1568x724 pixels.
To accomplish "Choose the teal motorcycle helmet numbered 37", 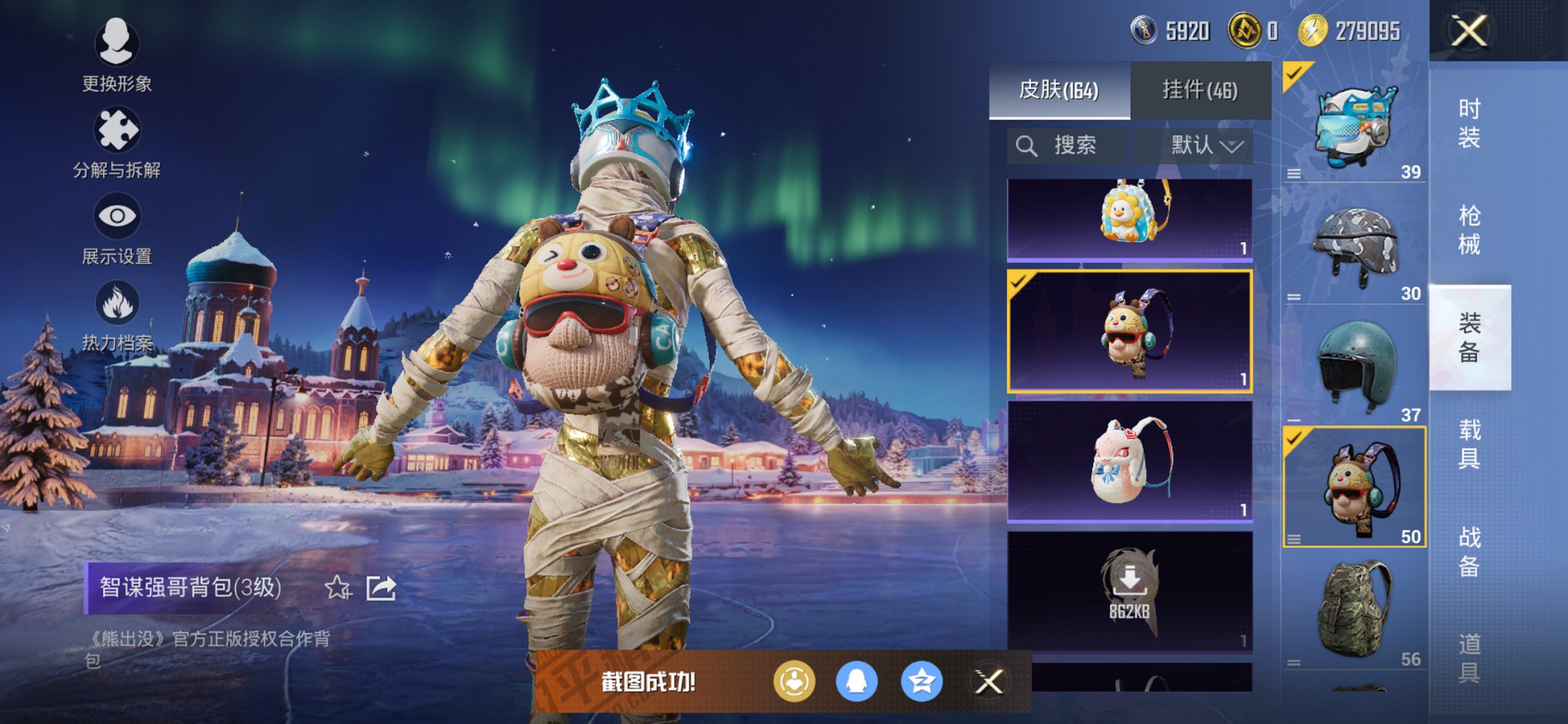I will coord(1355,368).
